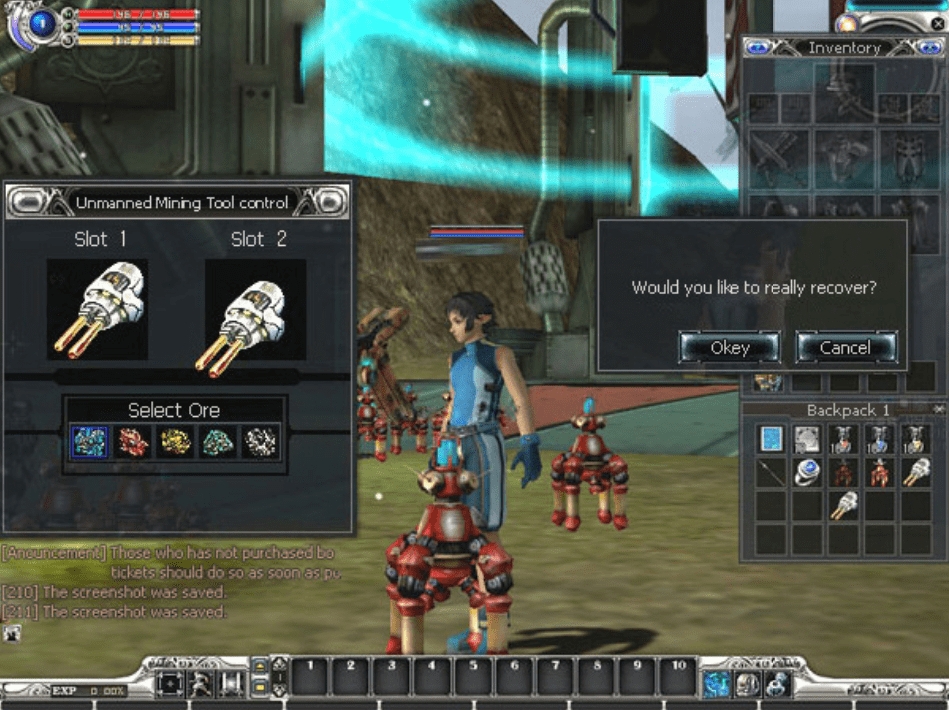Select the mining tool in Slot 2
The width and height of the screenshot is (949, 710).
(255, 309)
